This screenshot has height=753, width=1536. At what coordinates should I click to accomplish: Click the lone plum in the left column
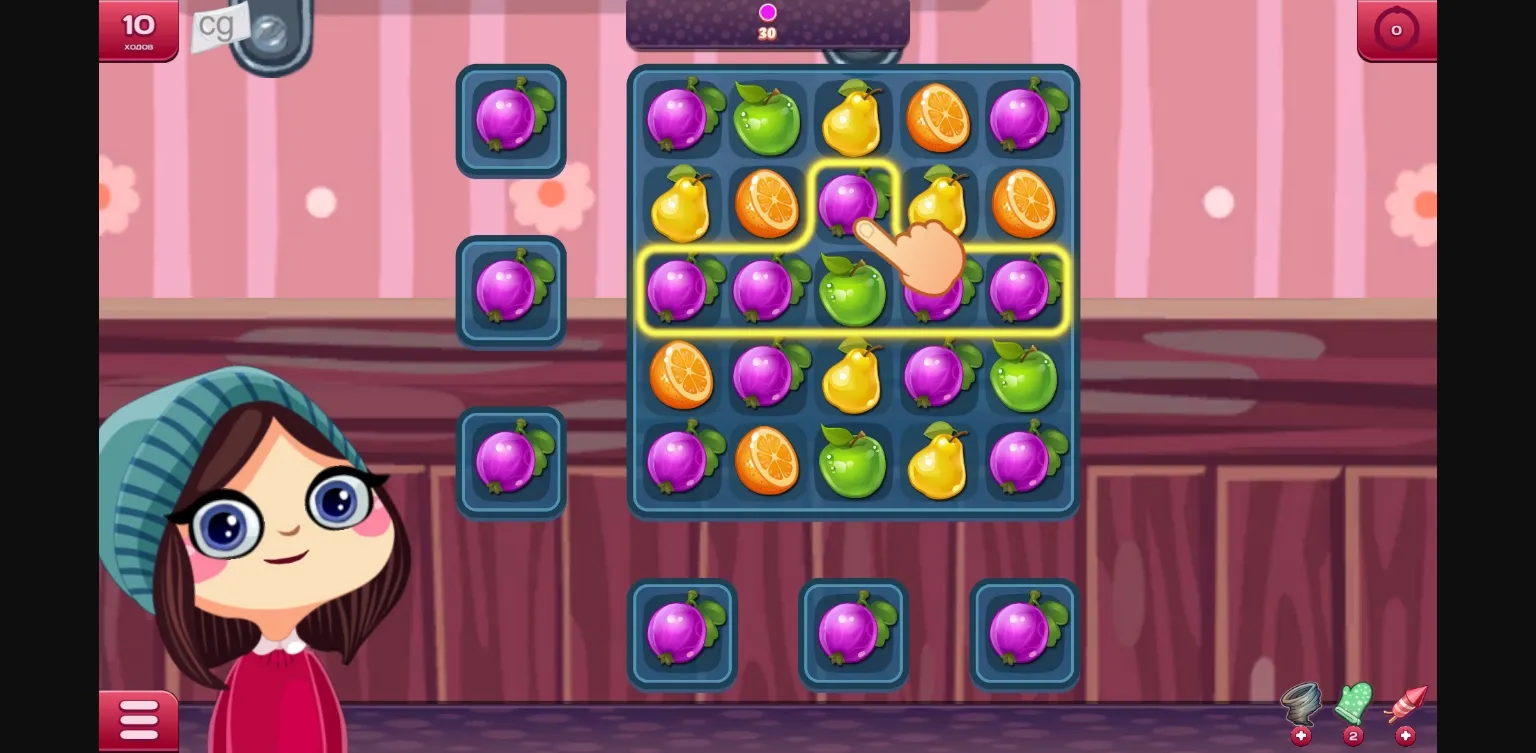click(x=510, y=291)
